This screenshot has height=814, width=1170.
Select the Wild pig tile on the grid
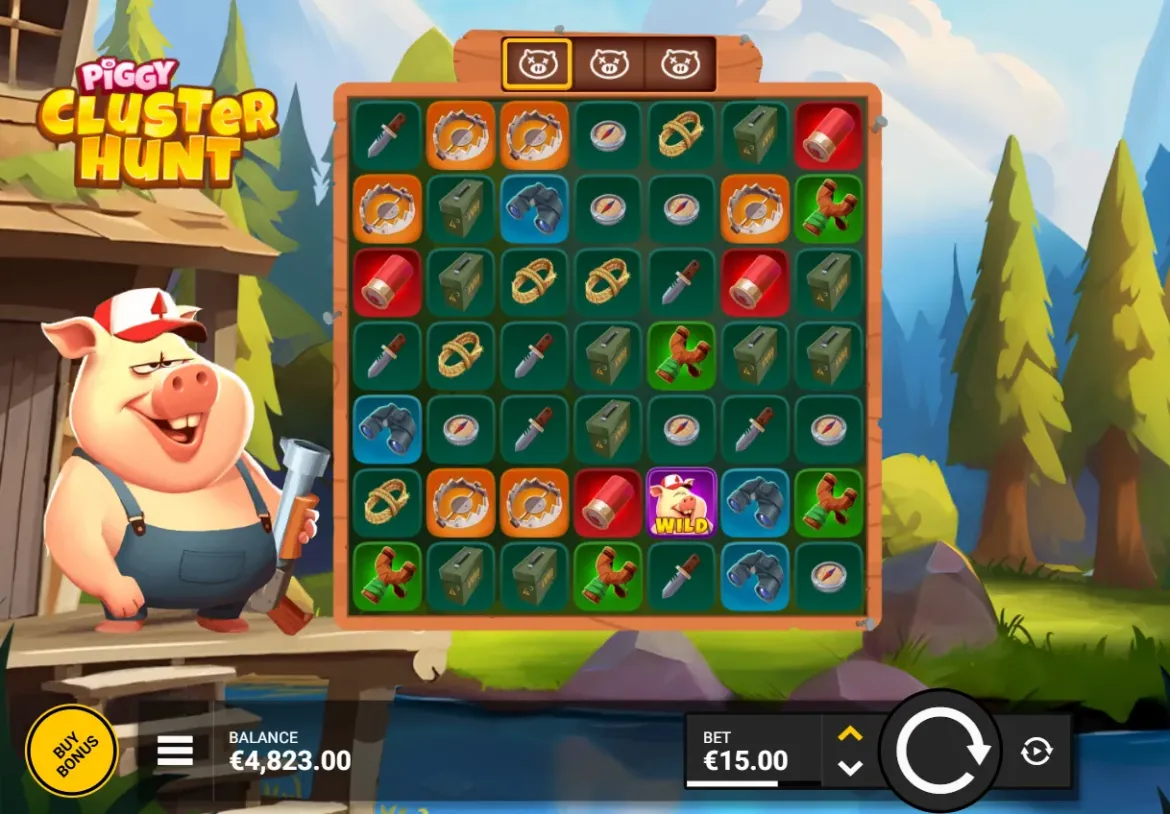click(681, 503)
